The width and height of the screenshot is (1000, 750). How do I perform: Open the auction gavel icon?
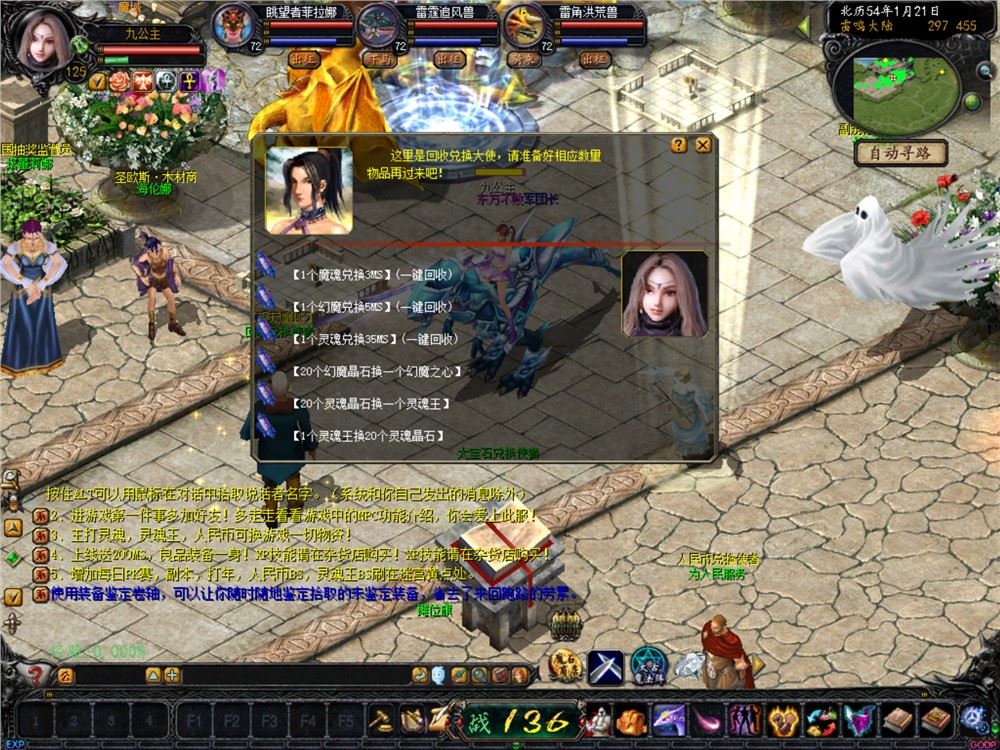click(381, 718)
